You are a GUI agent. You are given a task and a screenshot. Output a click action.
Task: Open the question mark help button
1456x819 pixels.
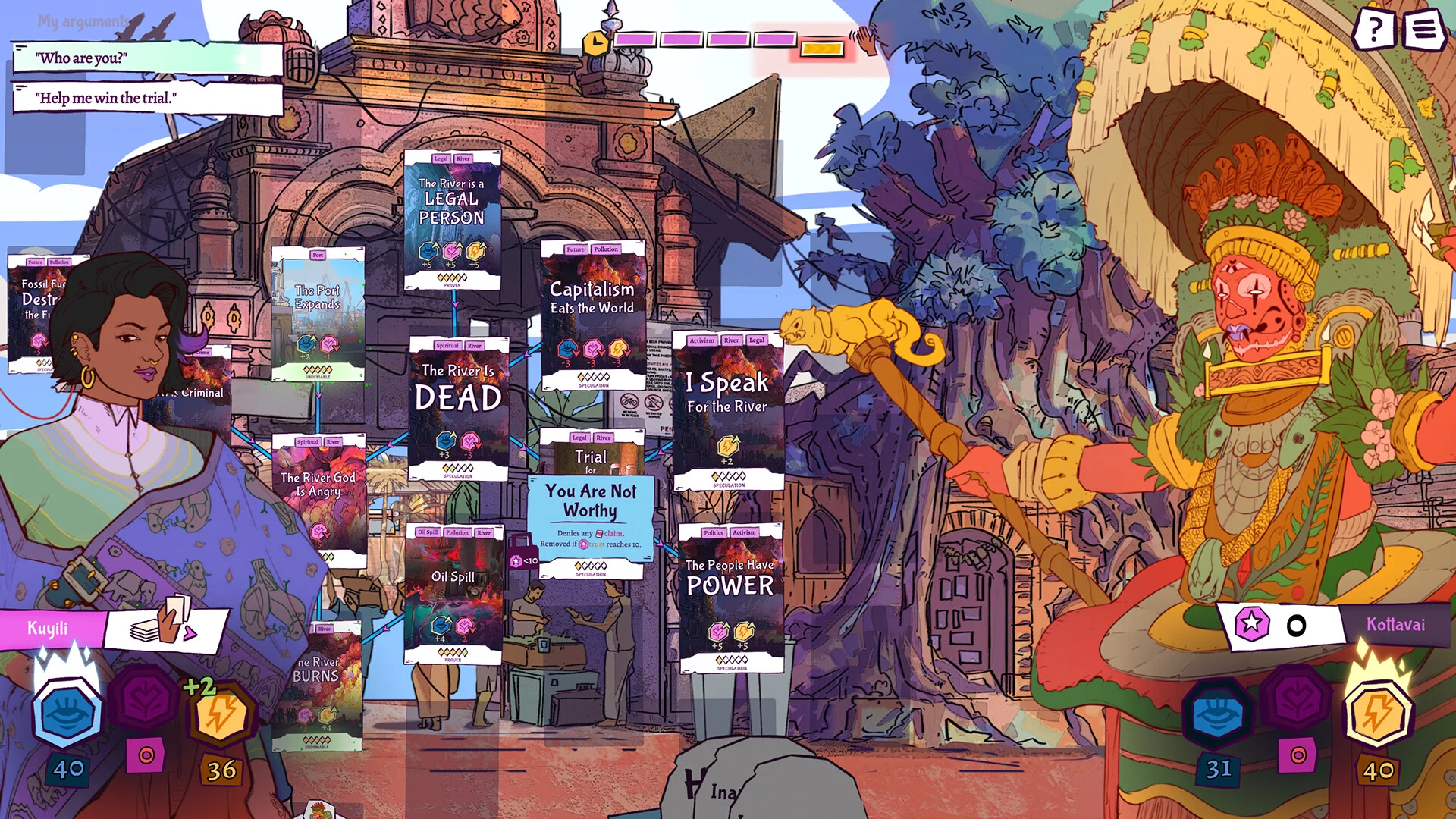point(1373,30)
